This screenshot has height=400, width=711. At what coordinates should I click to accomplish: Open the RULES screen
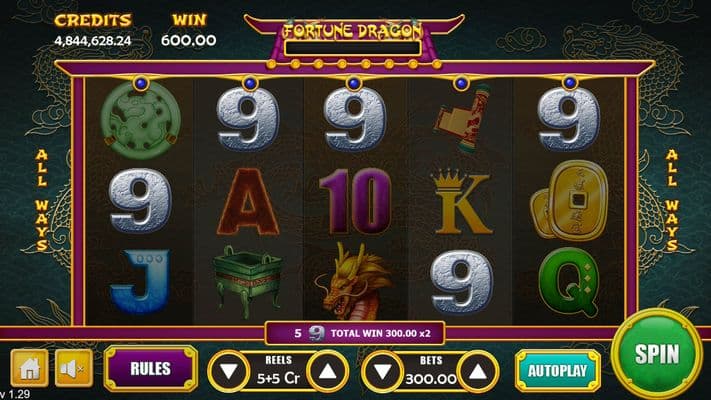click(150, 368)
